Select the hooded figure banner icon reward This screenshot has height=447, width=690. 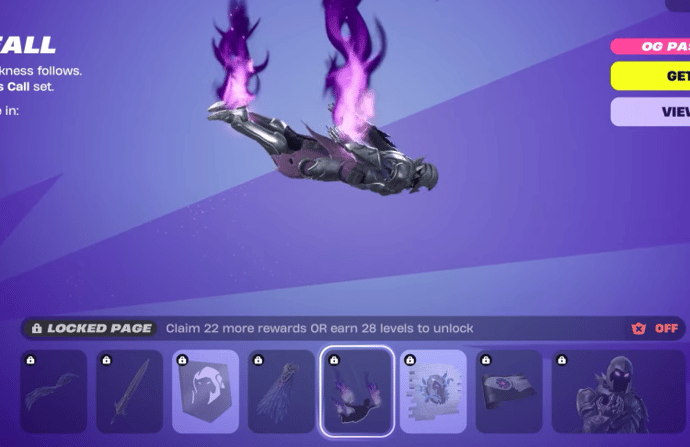[205, 392]
